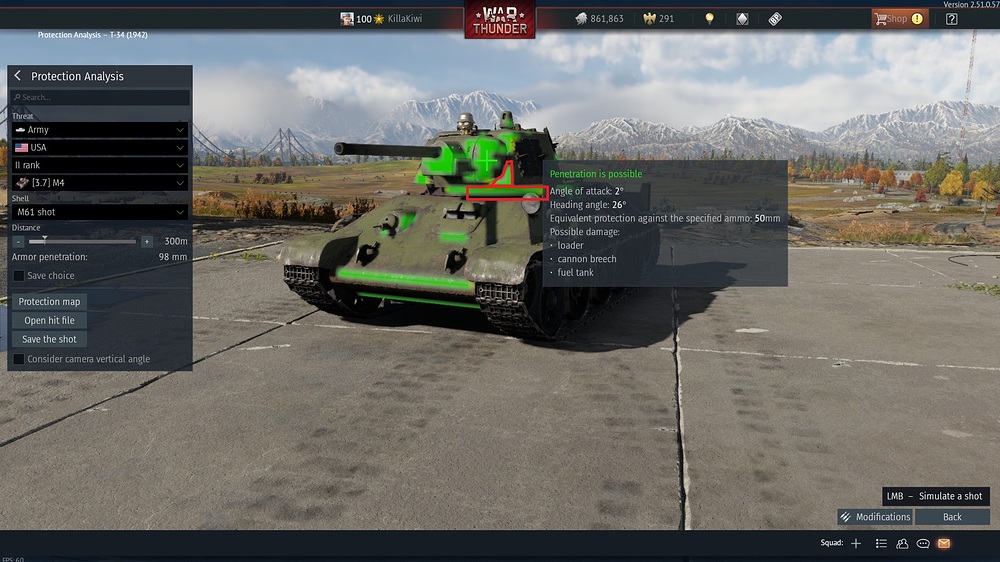Go back from Protection Analysis panel
This screenshot has width=1000, height=562.
click(x=18, y=76)
